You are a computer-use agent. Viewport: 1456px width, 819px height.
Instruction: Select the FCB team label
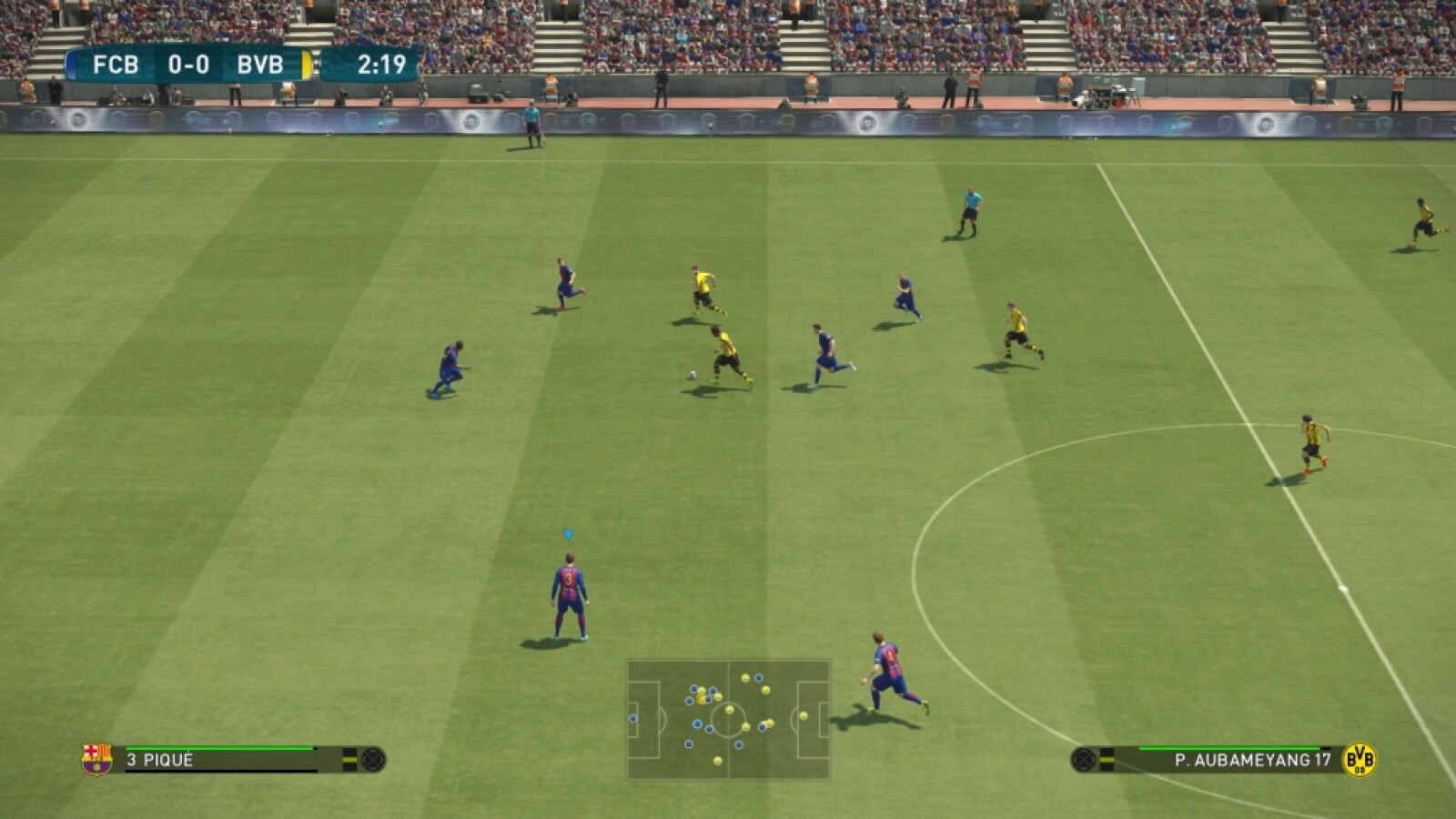coord(118,64)
